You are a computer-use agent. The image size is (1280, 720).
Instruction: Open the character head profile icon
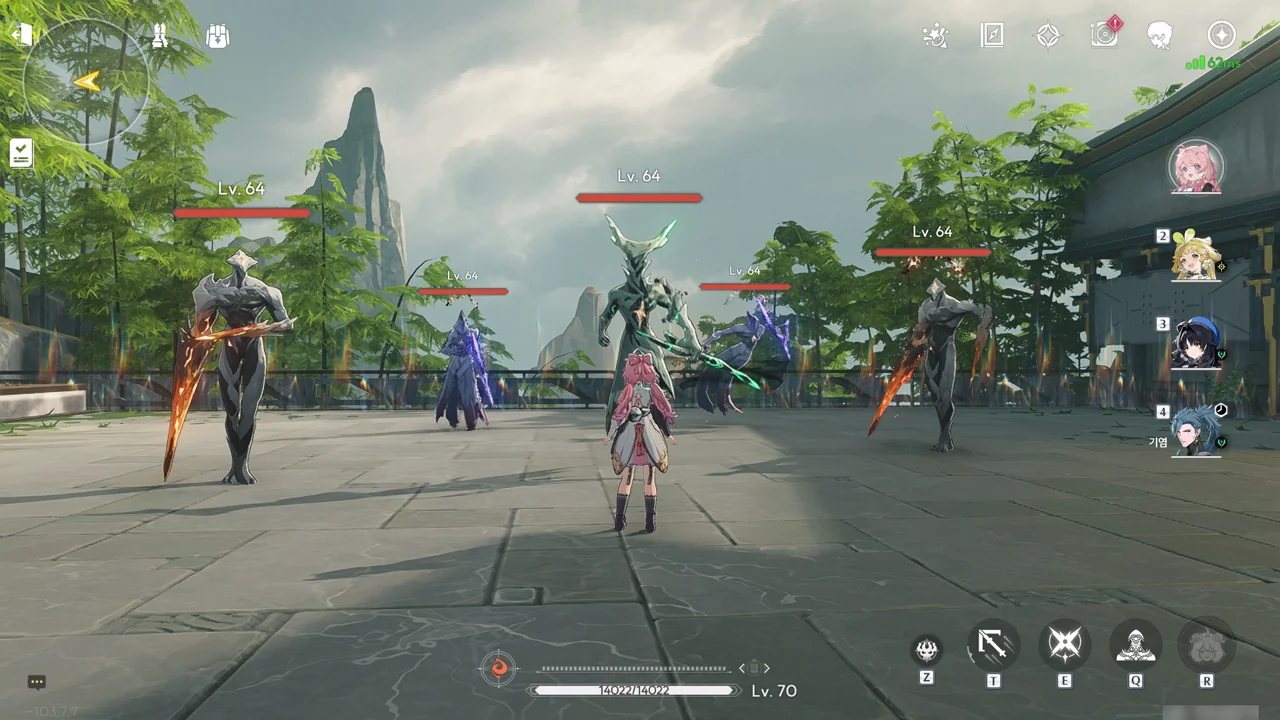(1160, 36)
